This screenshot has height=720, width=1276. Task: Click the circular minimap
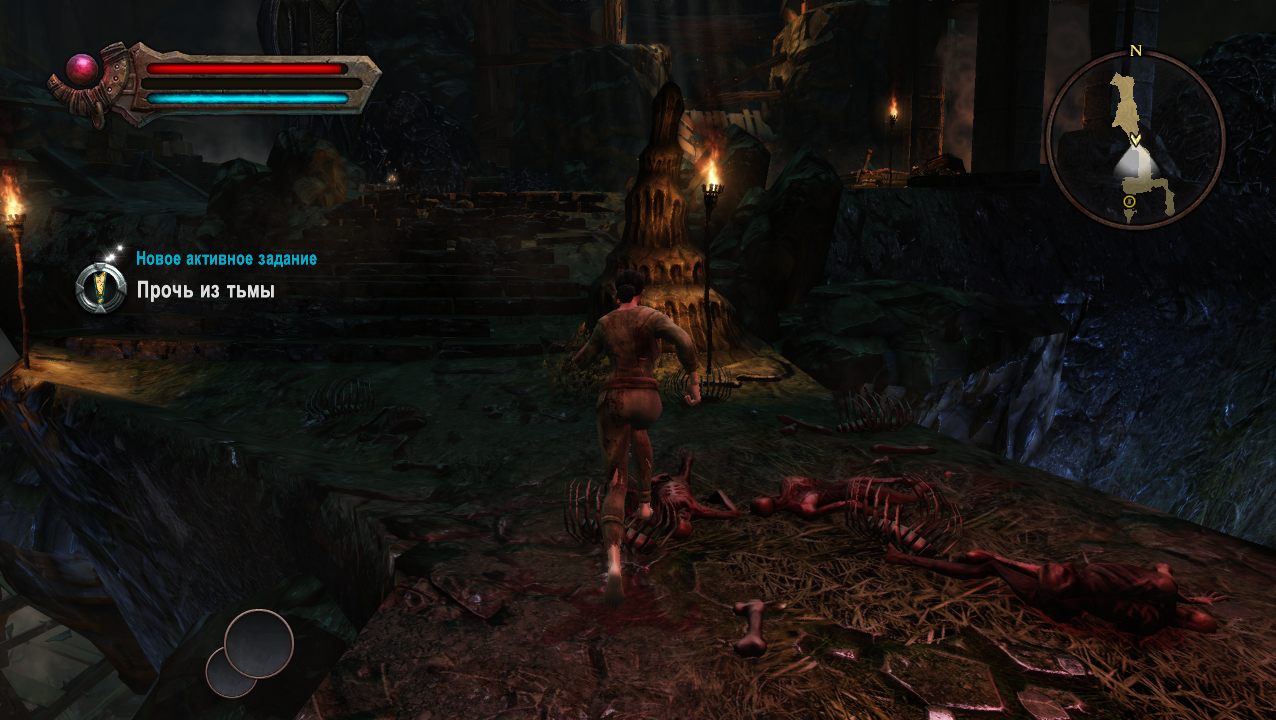pos(1135,140)
